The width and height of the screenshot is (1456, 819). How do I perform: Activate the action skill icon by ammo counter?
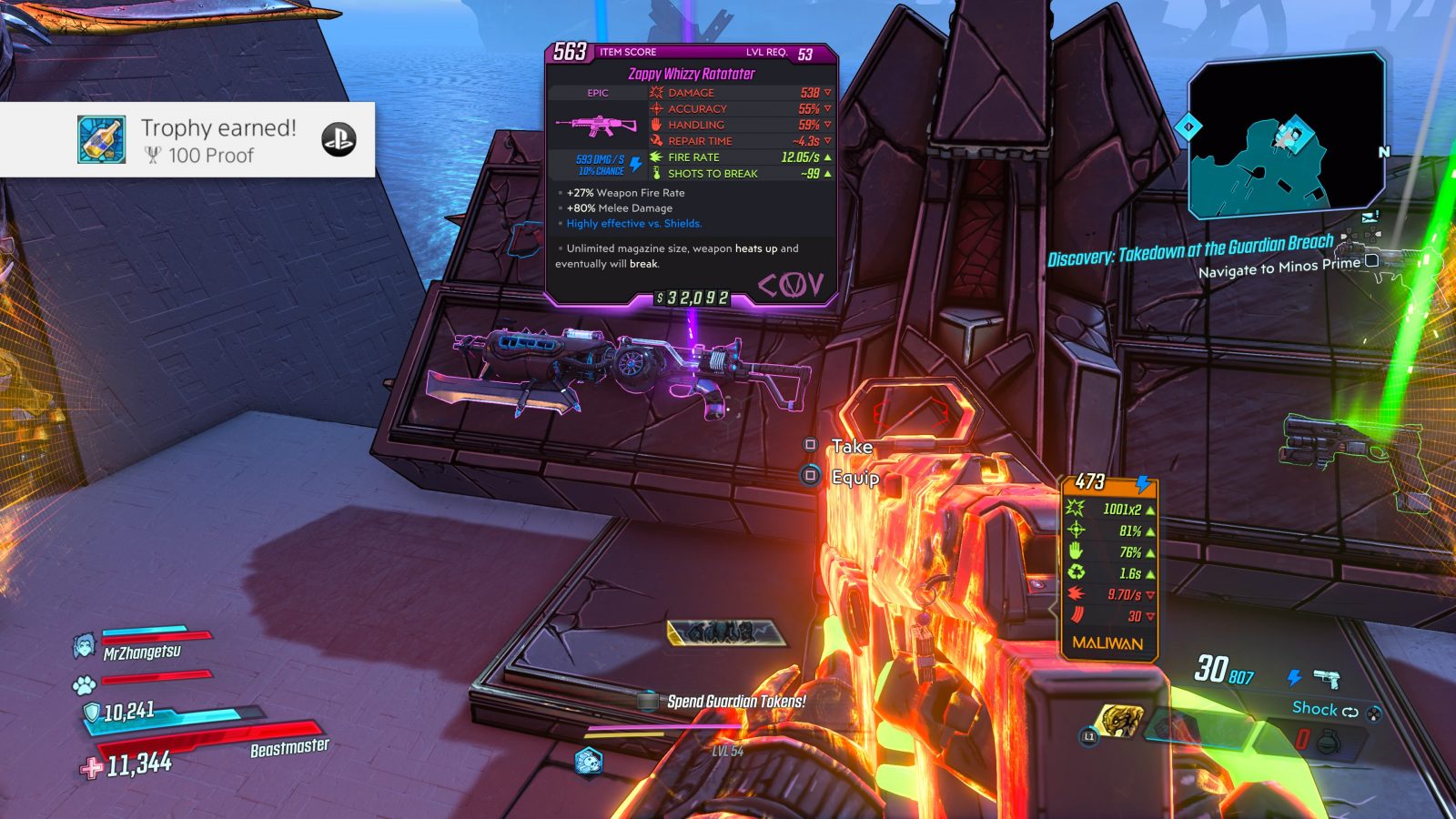point(1121,721)
